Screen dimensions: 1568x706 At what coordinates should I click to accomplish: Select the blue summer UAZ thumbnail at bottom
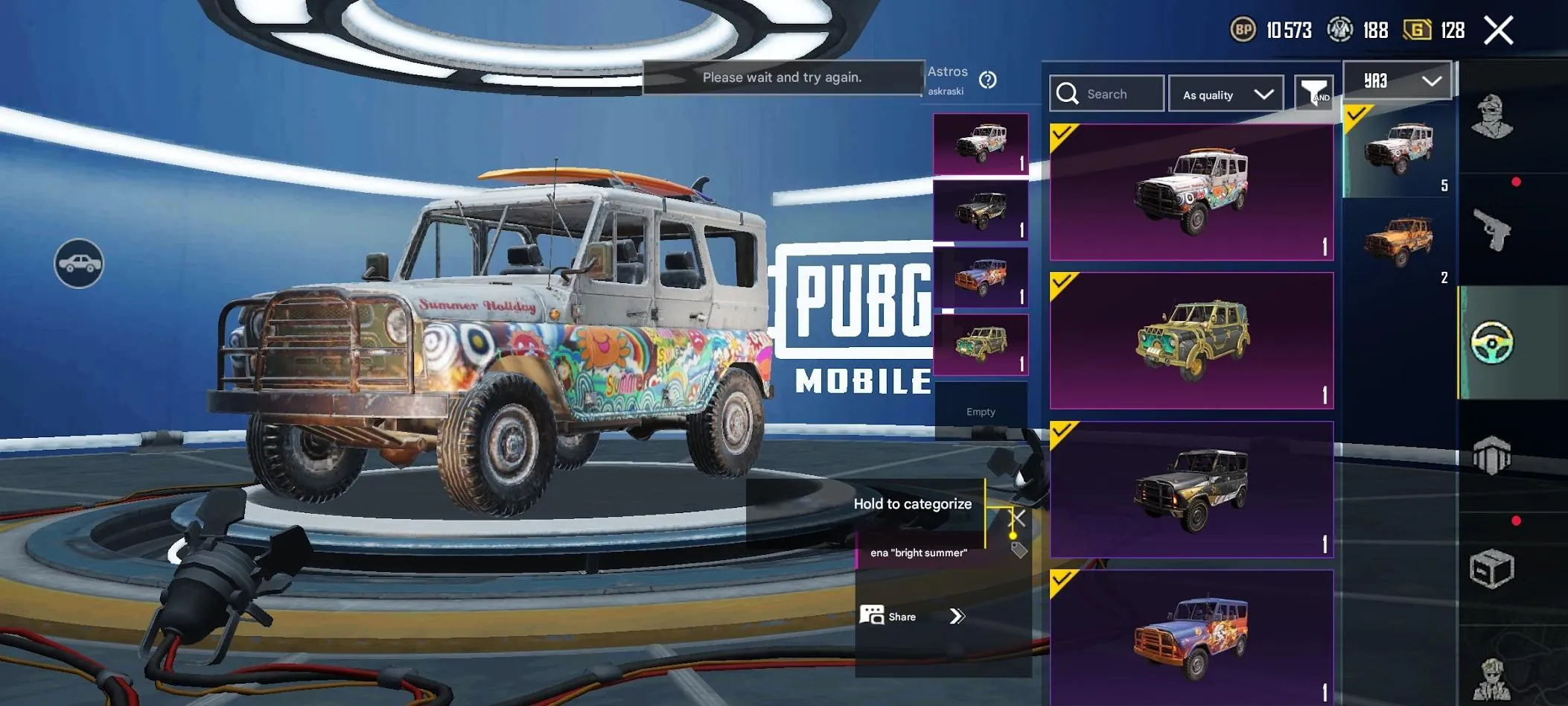pos(1190,637)
